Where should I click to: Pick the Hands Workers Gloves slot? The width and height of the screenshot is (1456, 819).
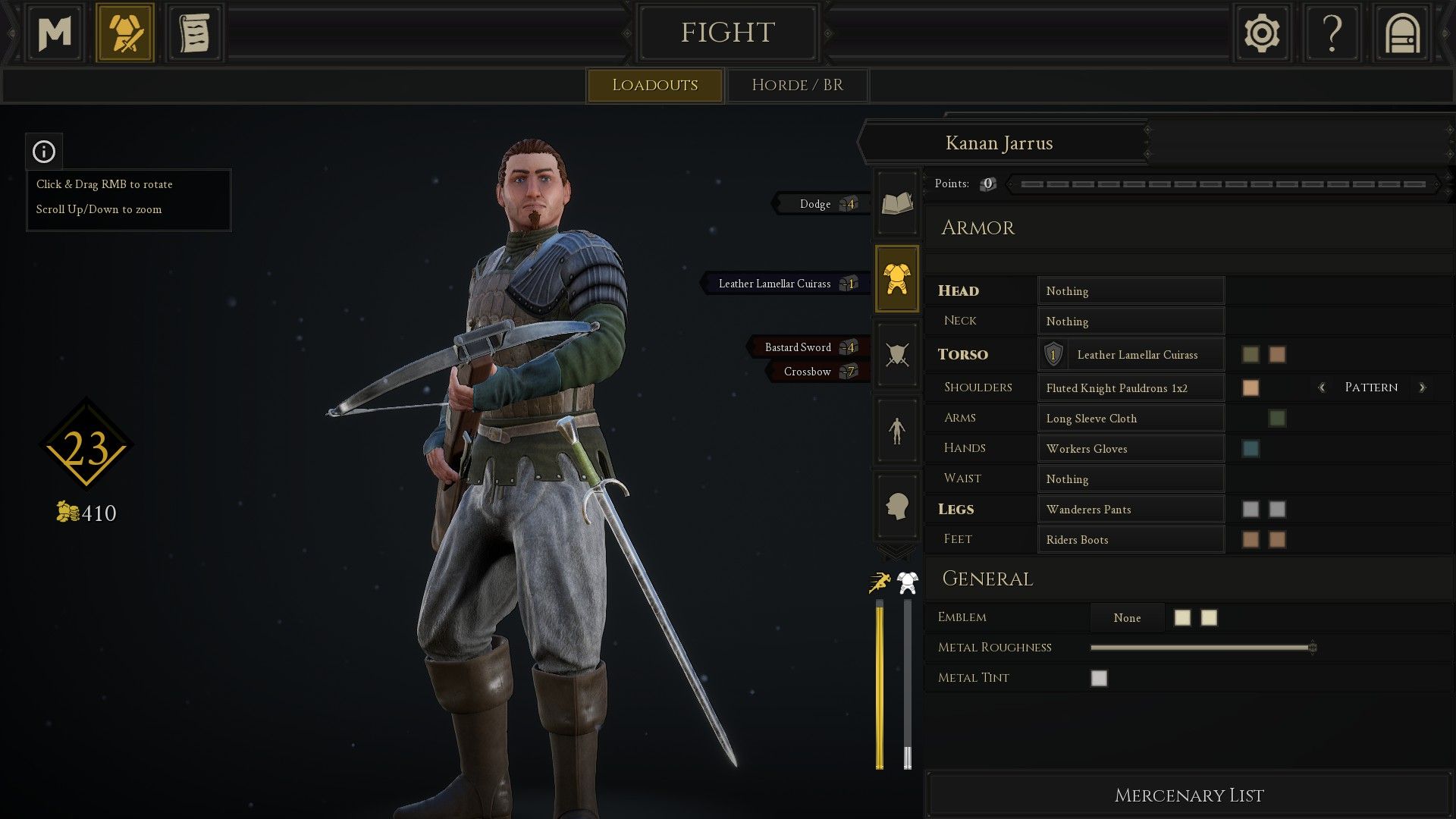1131,449
